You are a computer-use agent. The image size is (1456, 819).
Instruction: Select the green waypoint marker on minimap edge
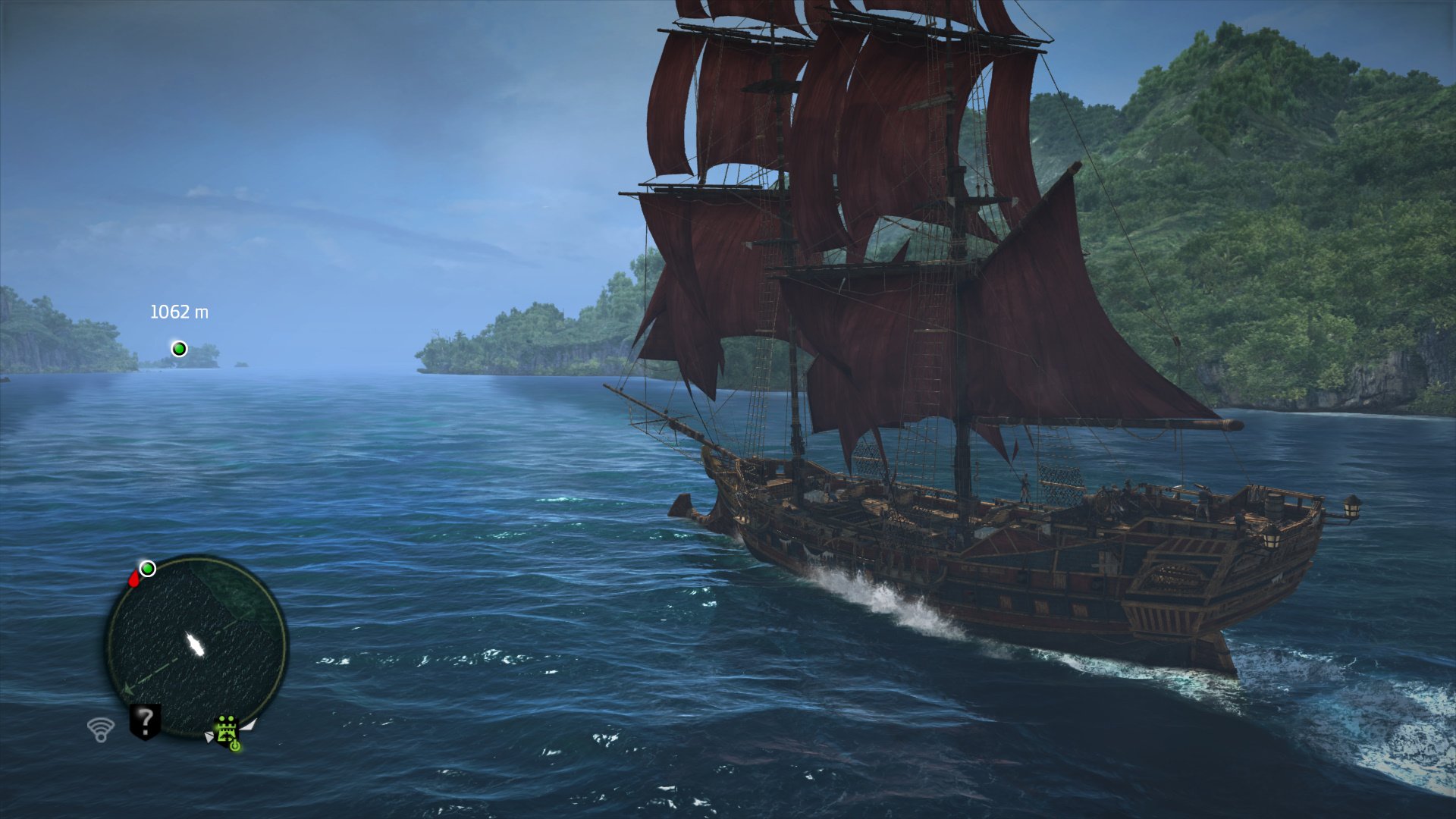(148, 569)
